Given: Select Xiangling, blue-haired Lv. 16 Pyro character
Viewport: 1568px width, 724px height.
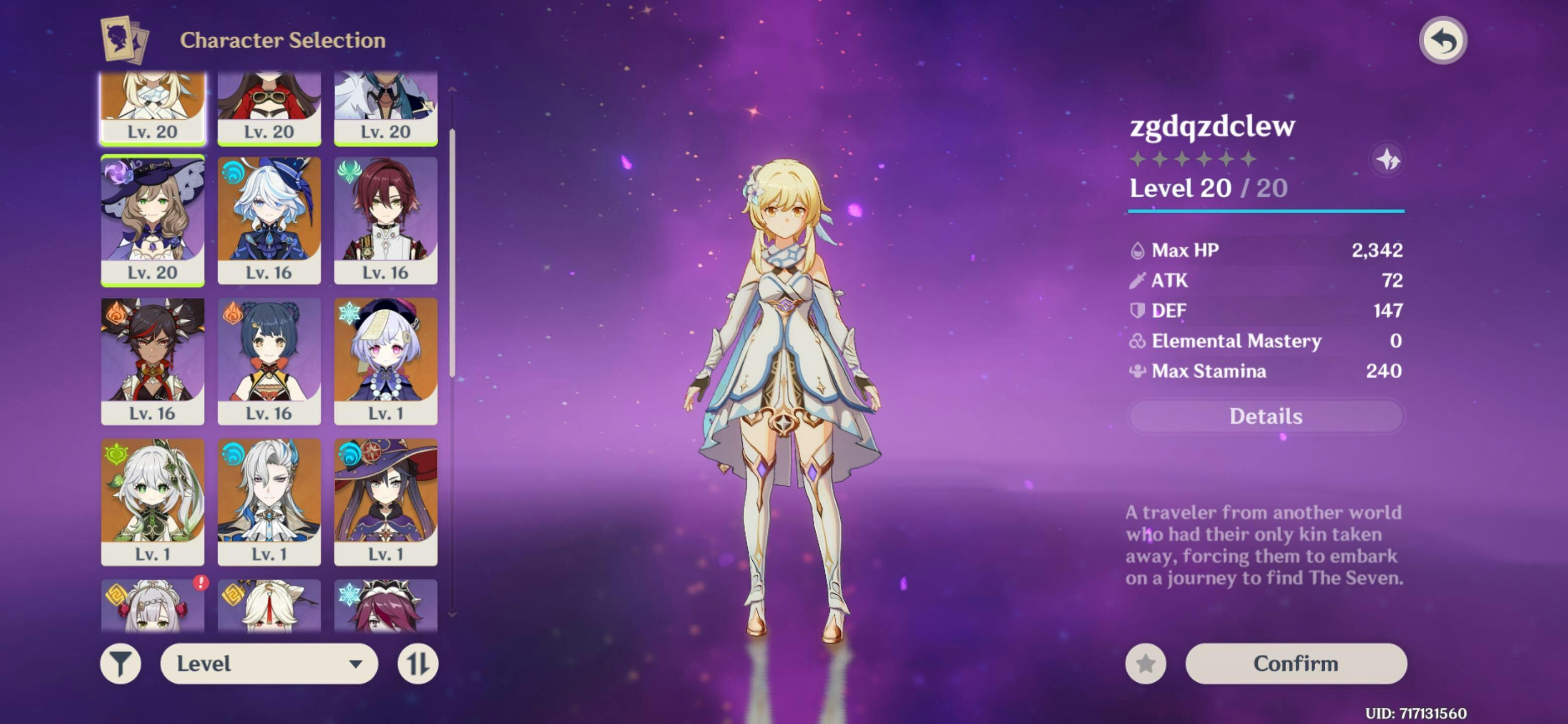Looking at the screenshot, I should click(269, 360).
